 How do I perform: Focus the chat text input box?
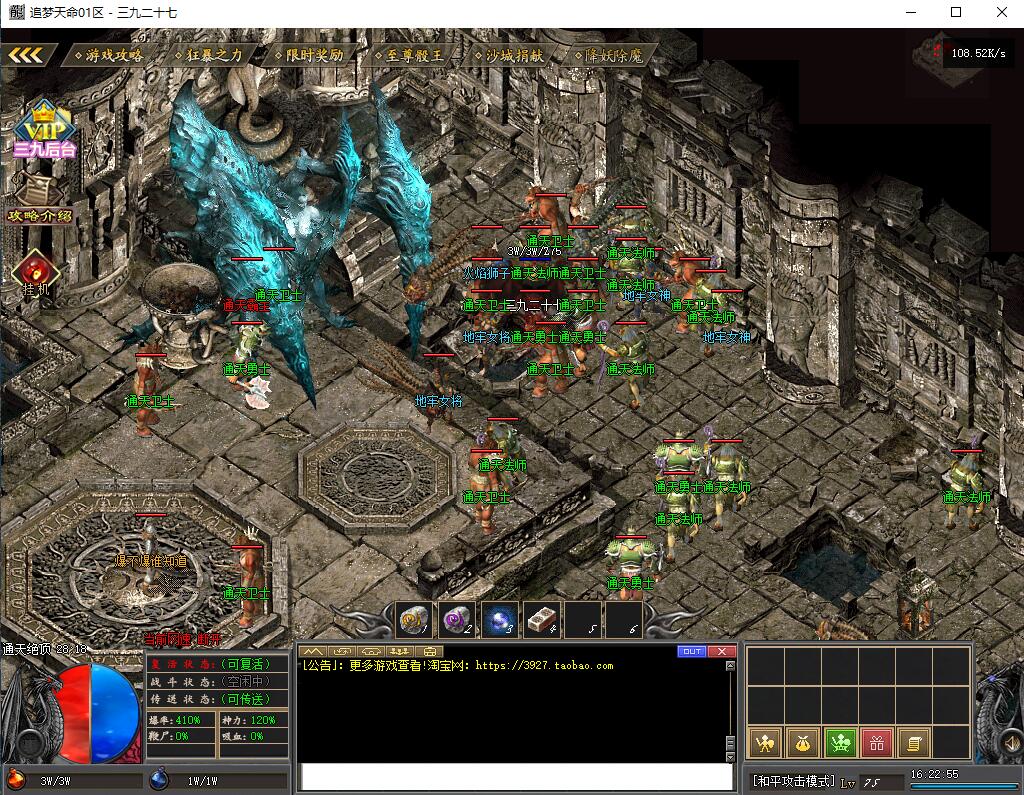tap(517, 777)
